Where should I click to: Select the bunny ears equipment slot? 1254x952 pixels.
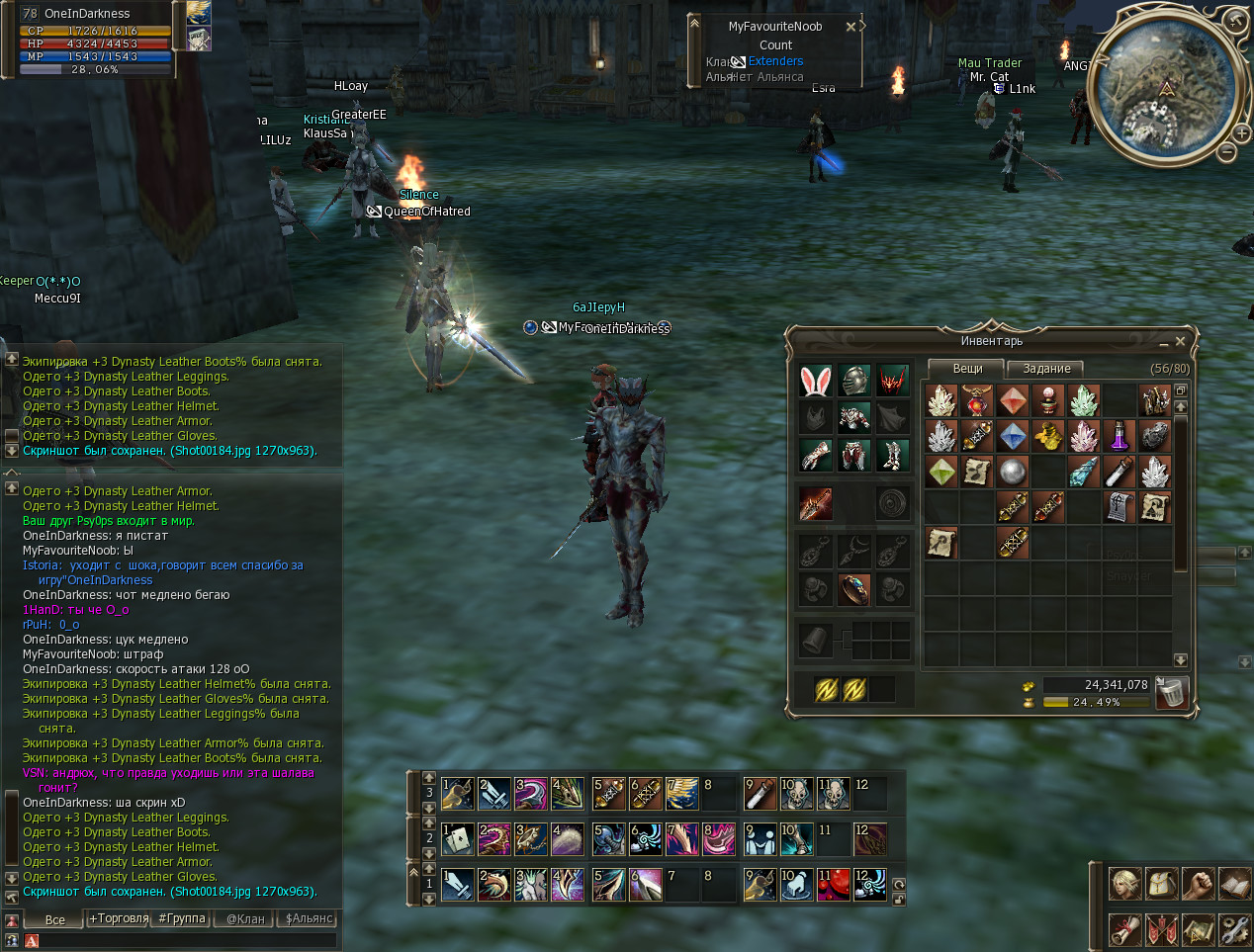coord(815,381)
